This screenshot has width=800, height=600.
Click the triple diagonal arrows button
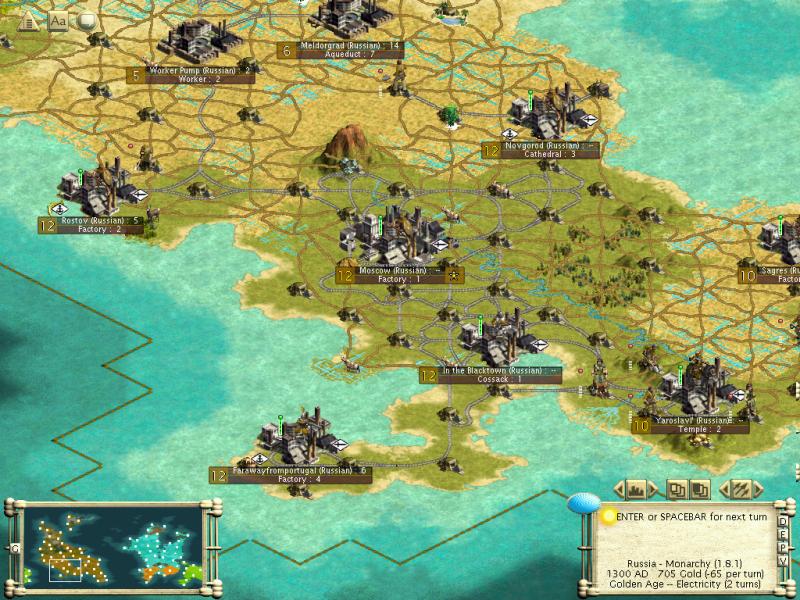(741, 490)
